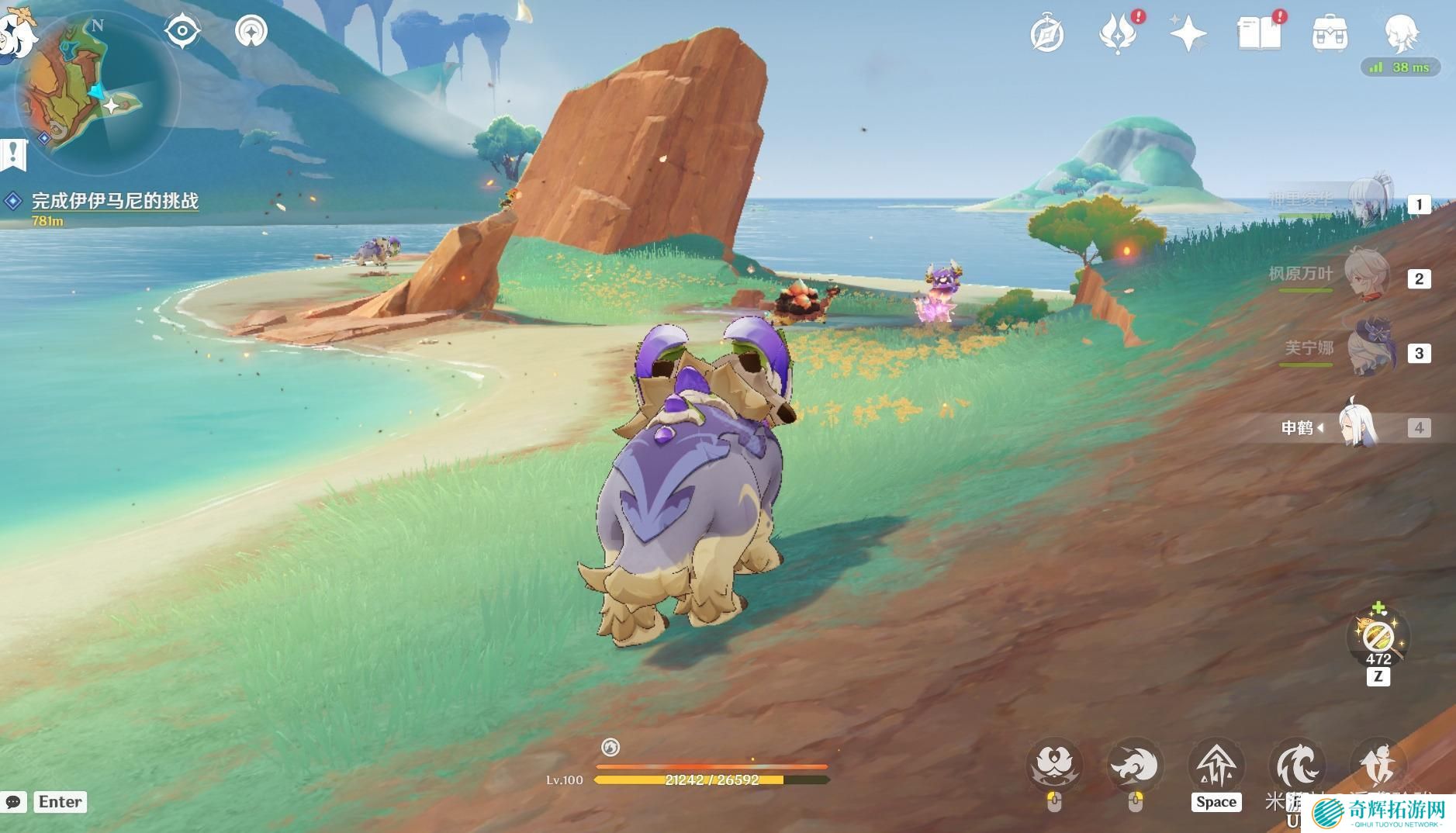Activate the dash claw skill icon
Viewport: 1456px width, 833px height.
pos(1135,766)
